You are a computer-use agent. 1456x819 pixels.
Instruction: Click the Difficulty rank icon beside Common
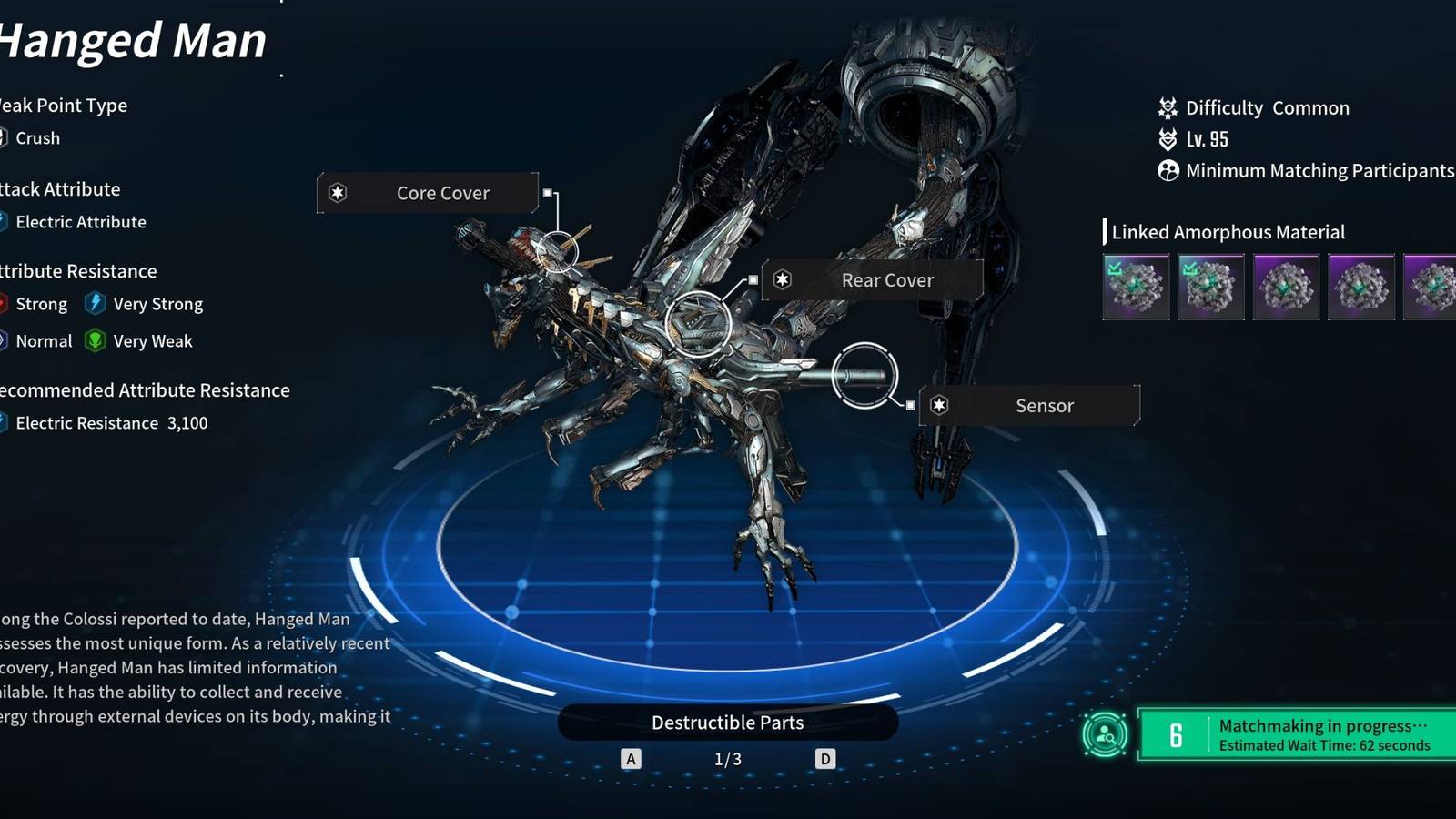1166,107
